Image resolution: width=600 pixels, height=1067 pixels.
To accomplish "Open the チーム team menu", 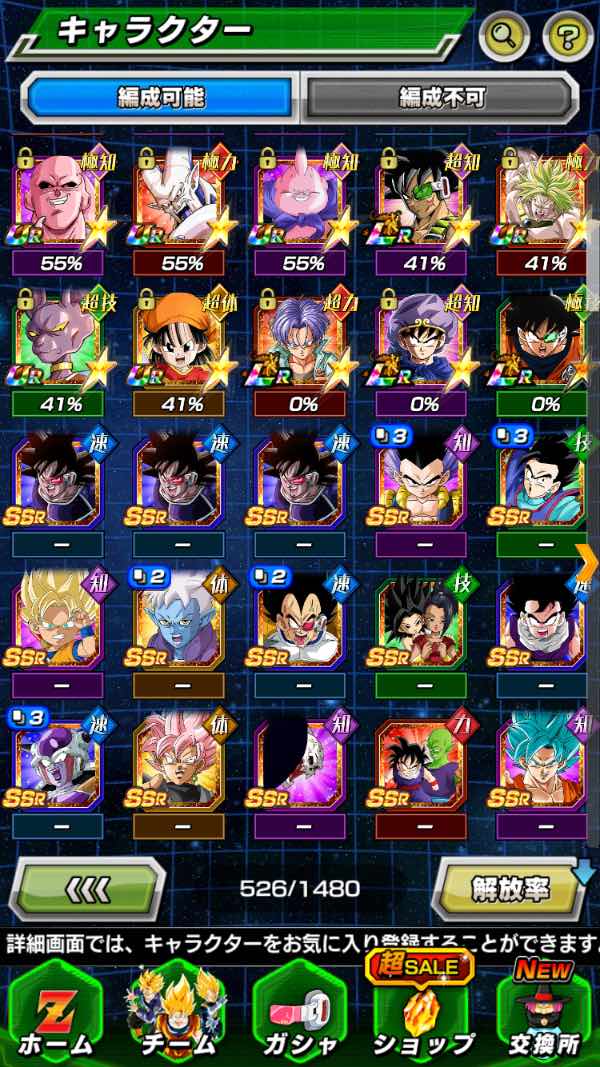I will pyautogui.click(x=177, y=1012).
